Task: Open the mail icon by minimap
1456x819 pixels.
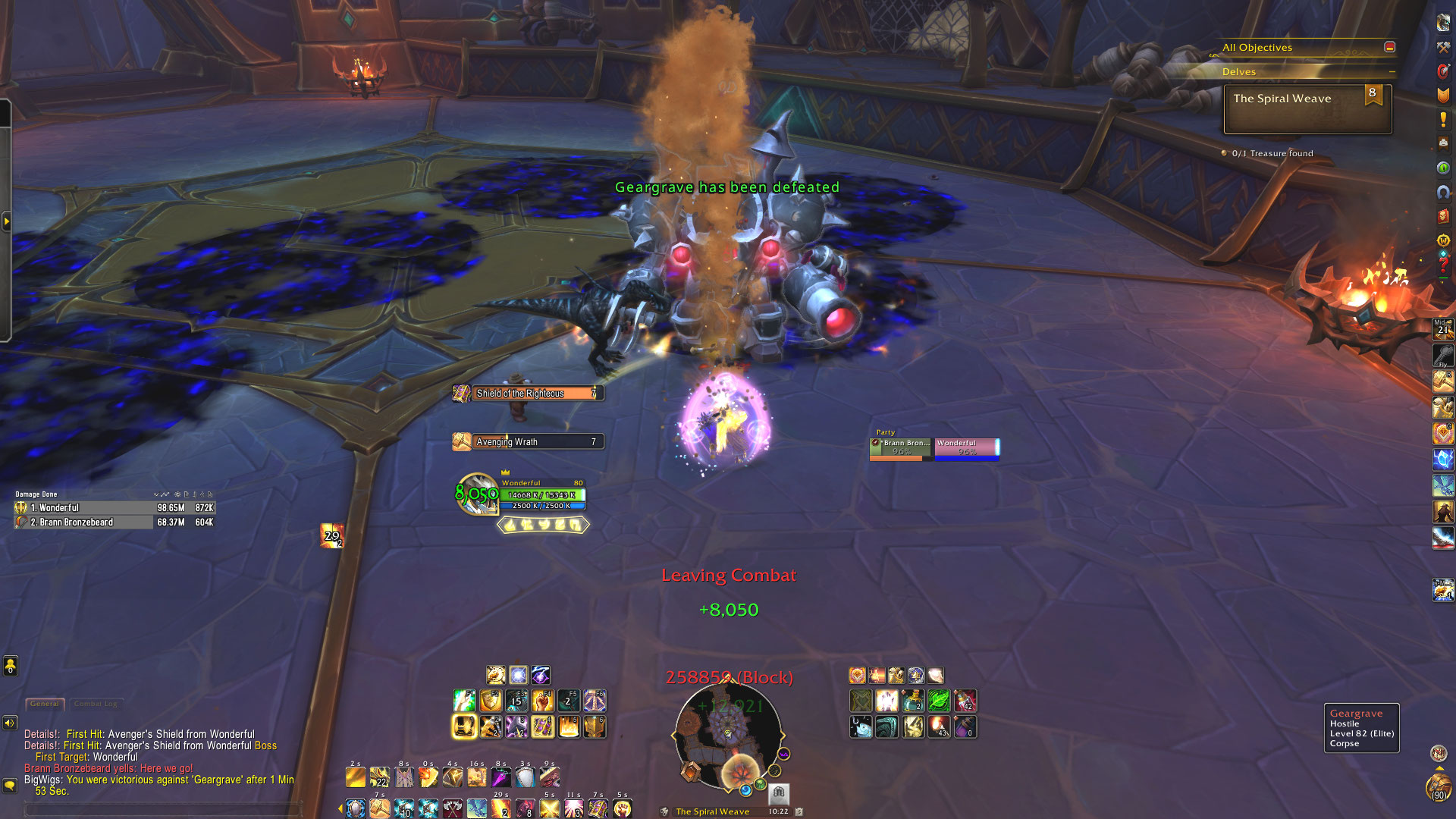Action: (x=779, y=792)
